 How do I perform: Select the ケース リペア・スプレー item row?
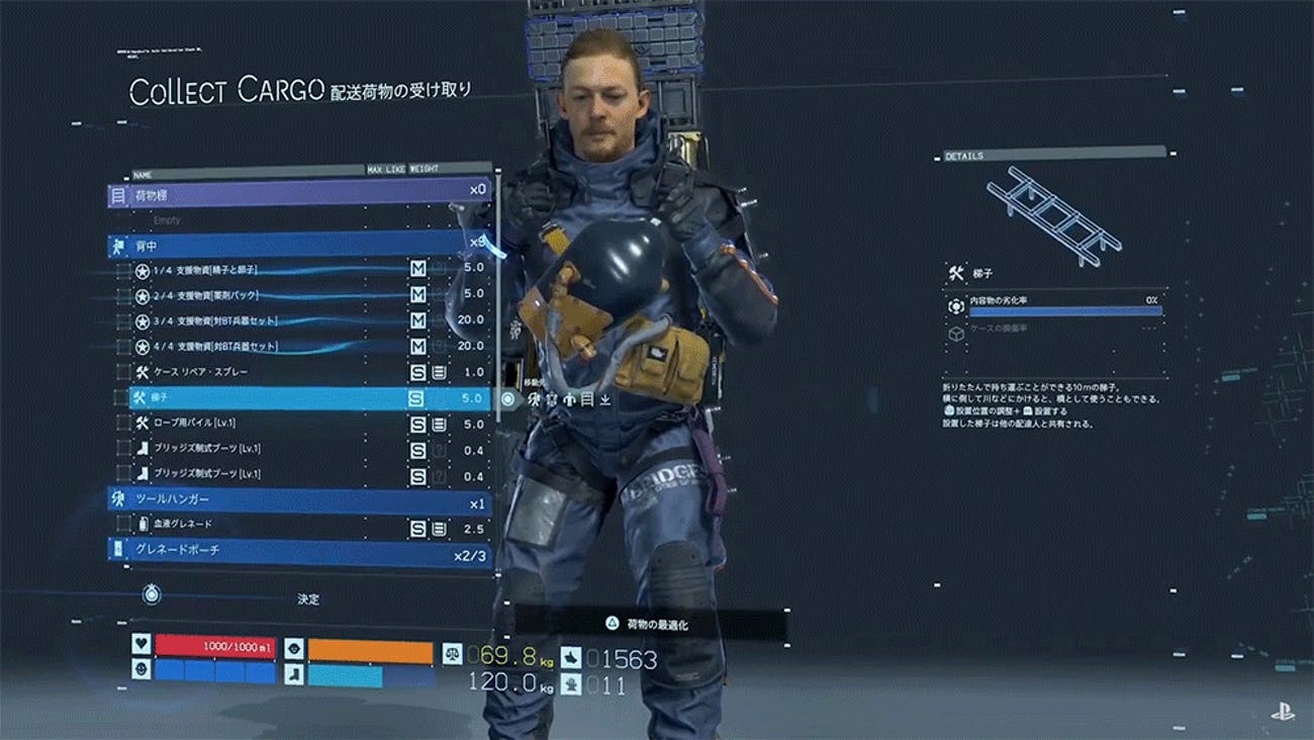pos(300,372)
